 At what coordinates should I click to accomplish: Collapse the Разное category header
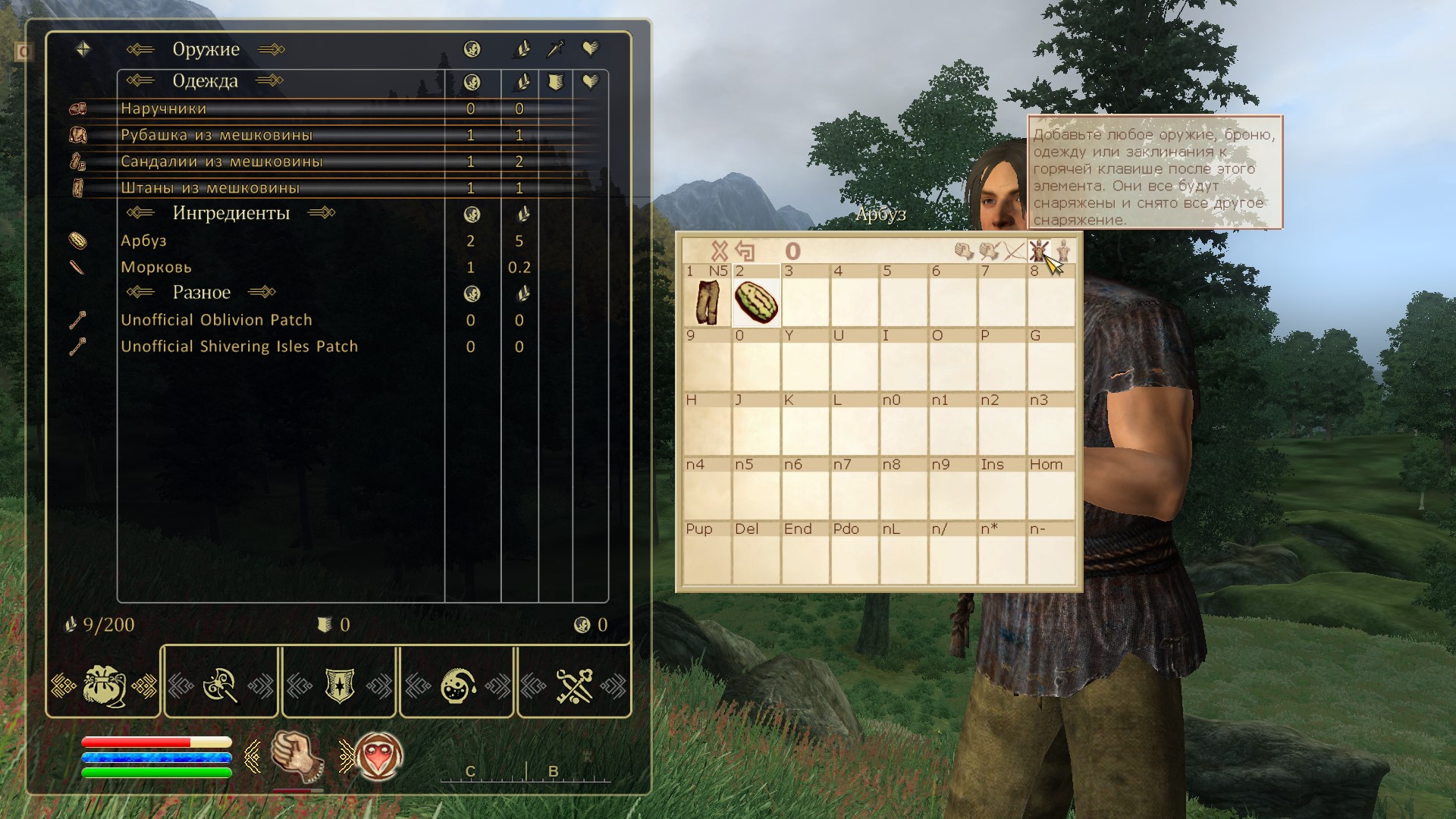(201, 293)
